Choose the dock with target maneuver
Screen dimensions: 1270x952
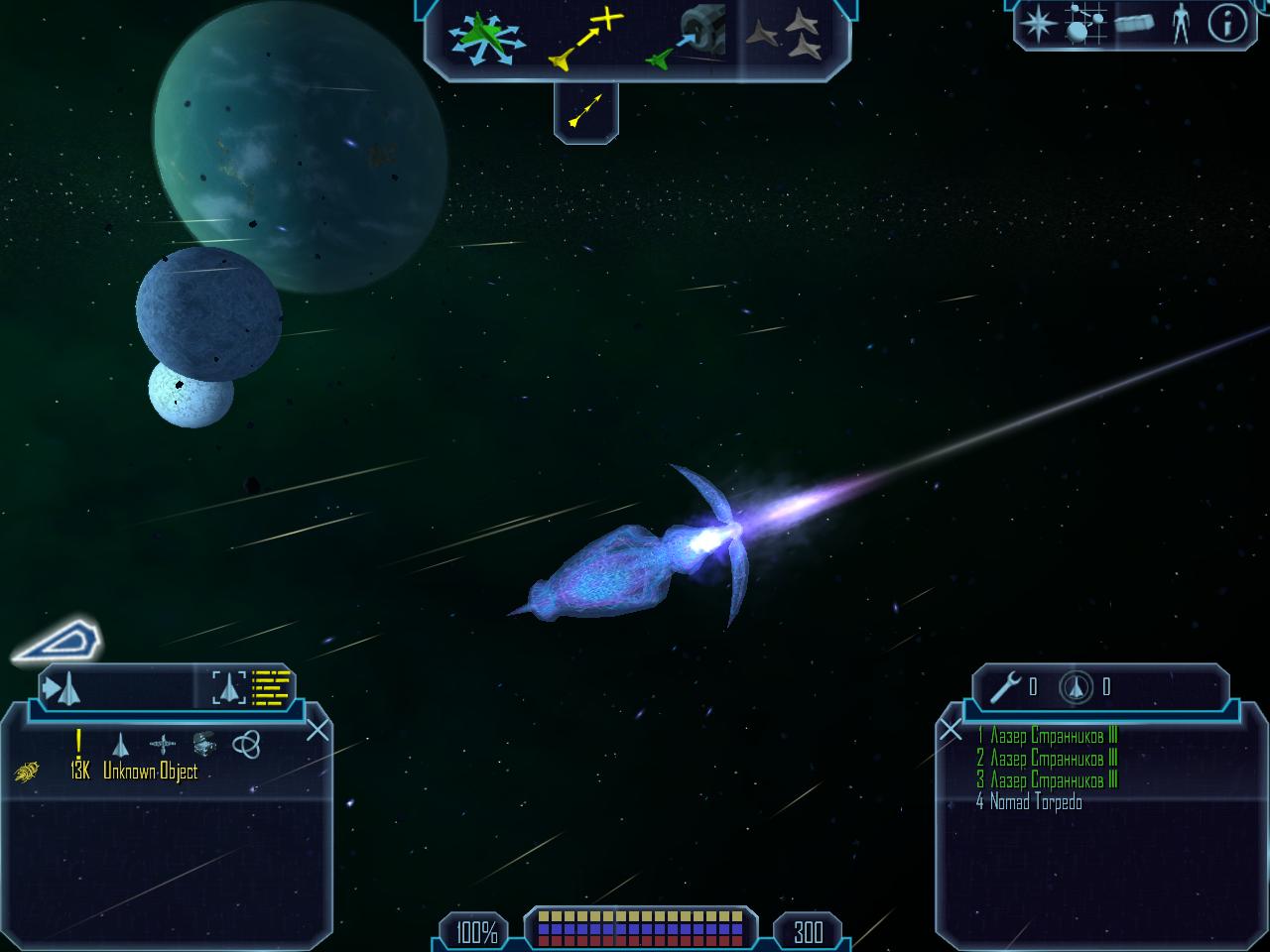686,40
